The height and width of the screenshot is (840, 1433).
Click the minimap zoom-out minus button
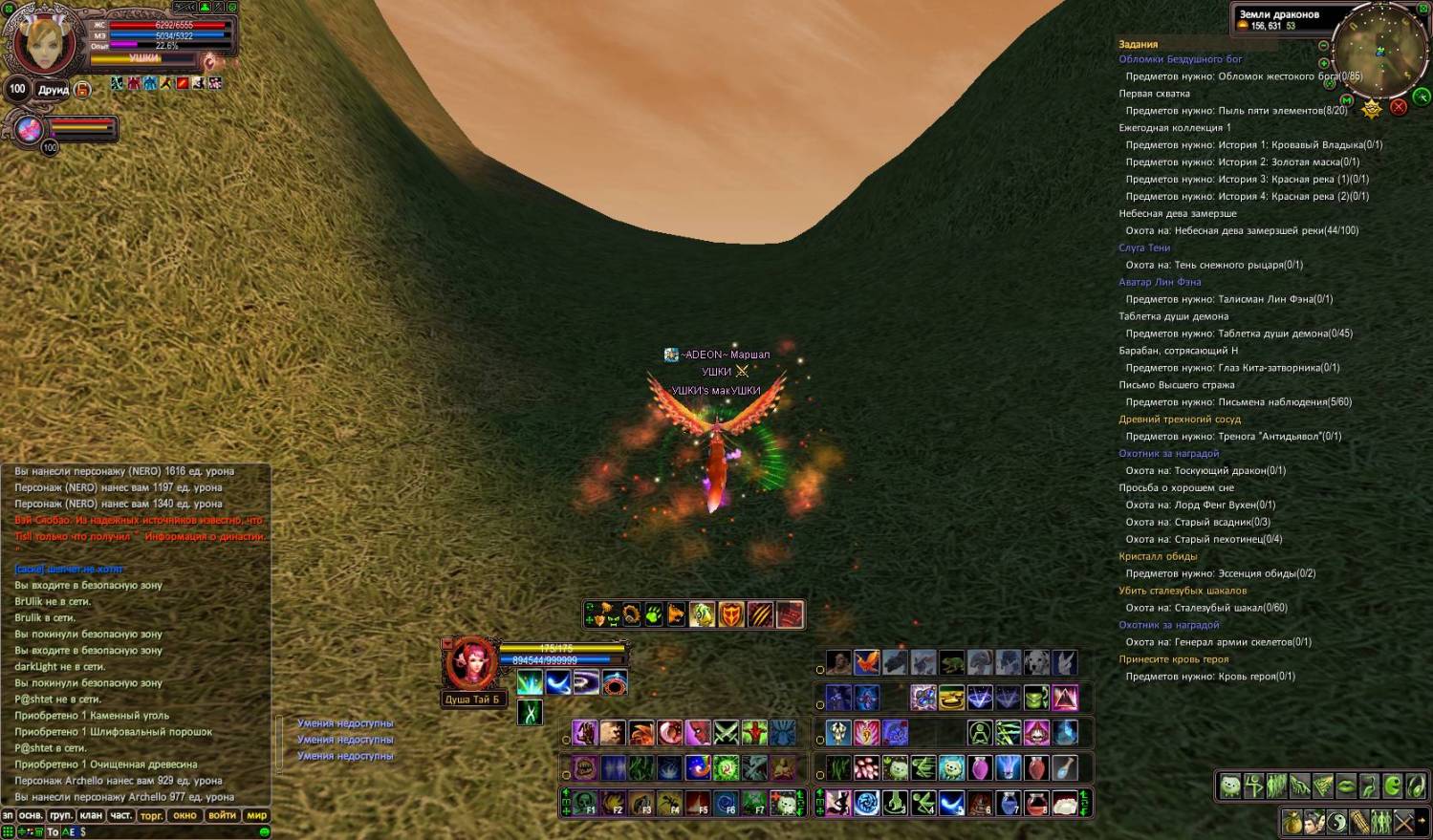coord(1323,45)
